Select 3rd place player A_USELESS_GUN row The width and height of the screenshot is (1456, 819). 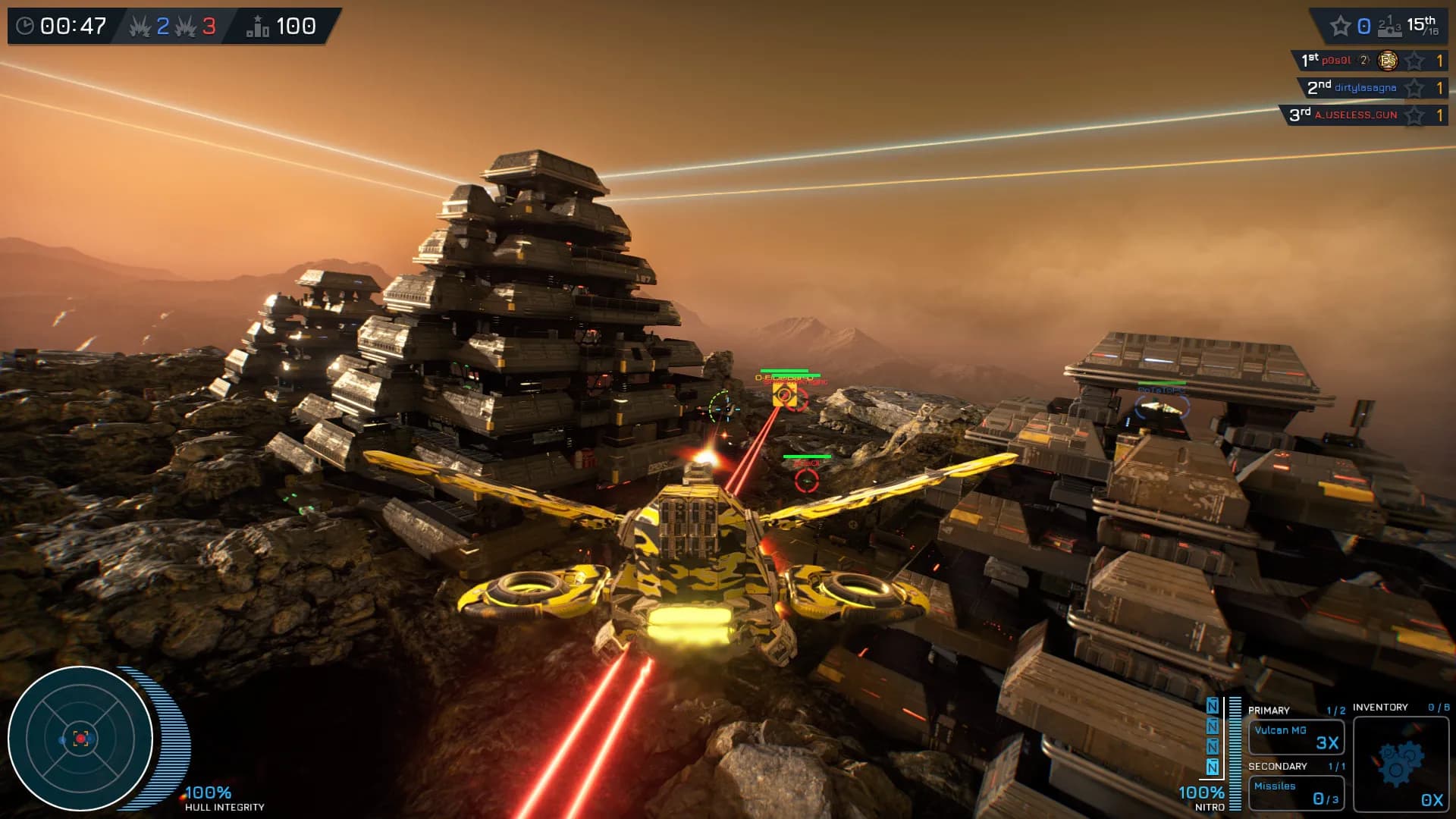[x=1363, y=115]
